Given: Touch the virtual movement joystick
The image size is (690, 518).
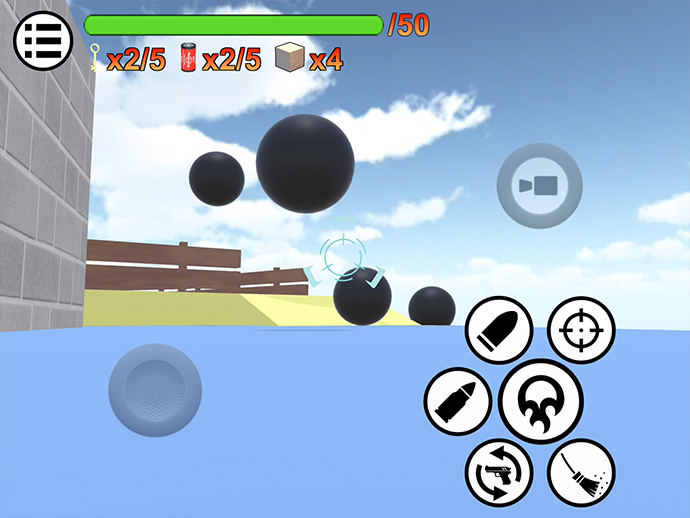Looking at the screenshot, I should pos(155,389).
